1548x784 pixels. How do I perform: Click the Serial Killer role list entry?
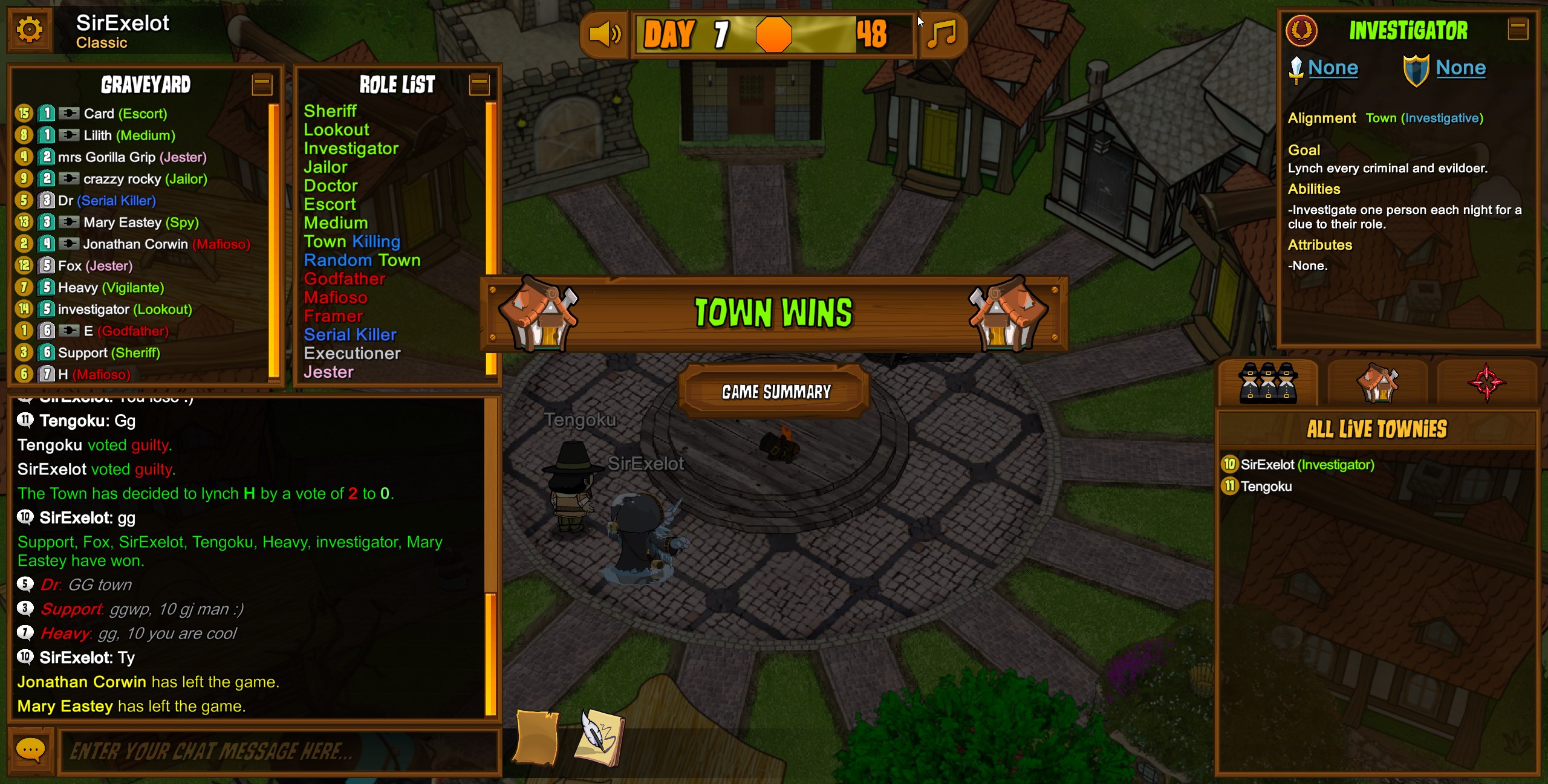[350, 334]
